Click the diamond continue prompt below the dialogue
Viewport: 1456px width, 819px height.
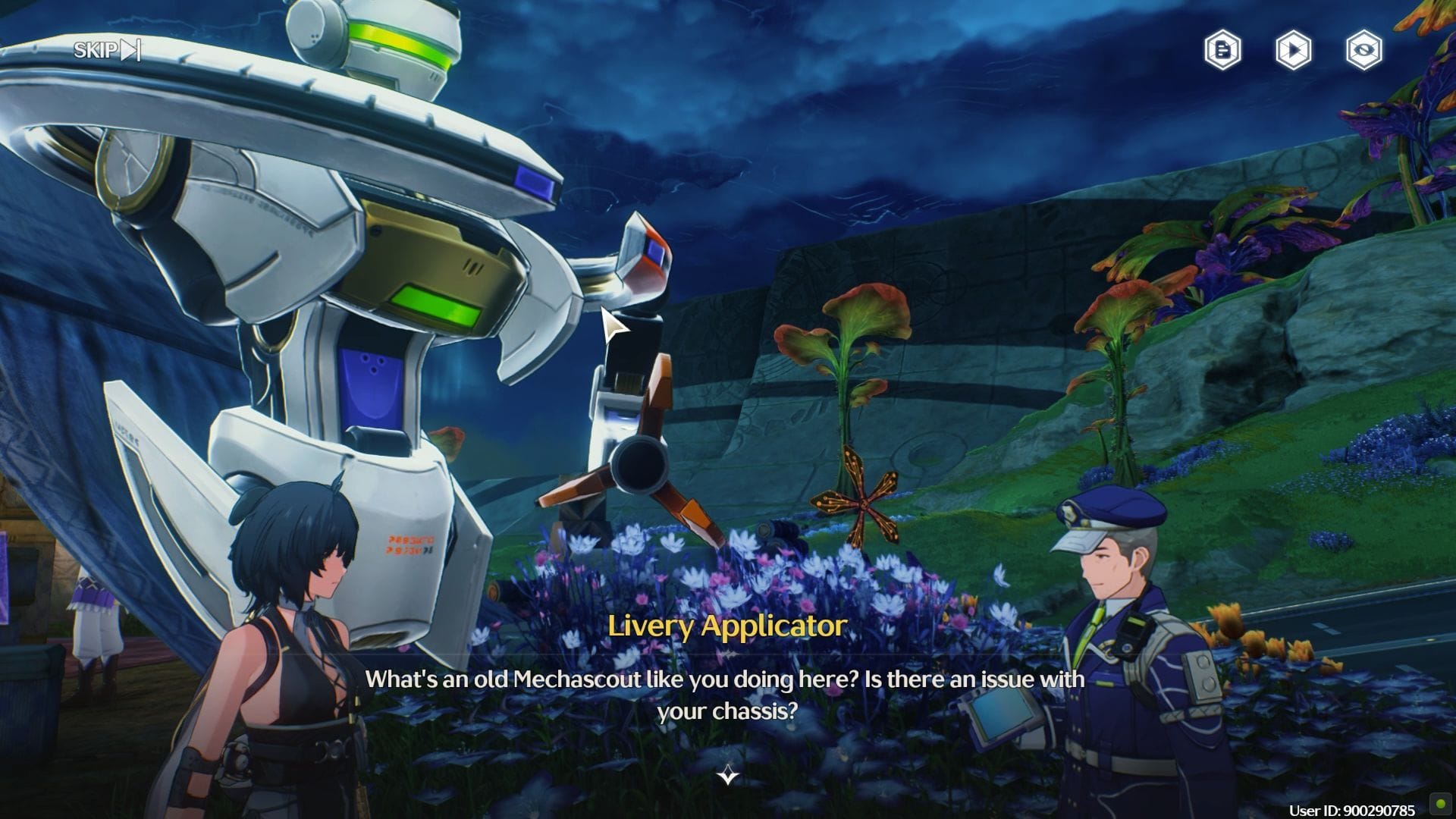coord(726,777)
